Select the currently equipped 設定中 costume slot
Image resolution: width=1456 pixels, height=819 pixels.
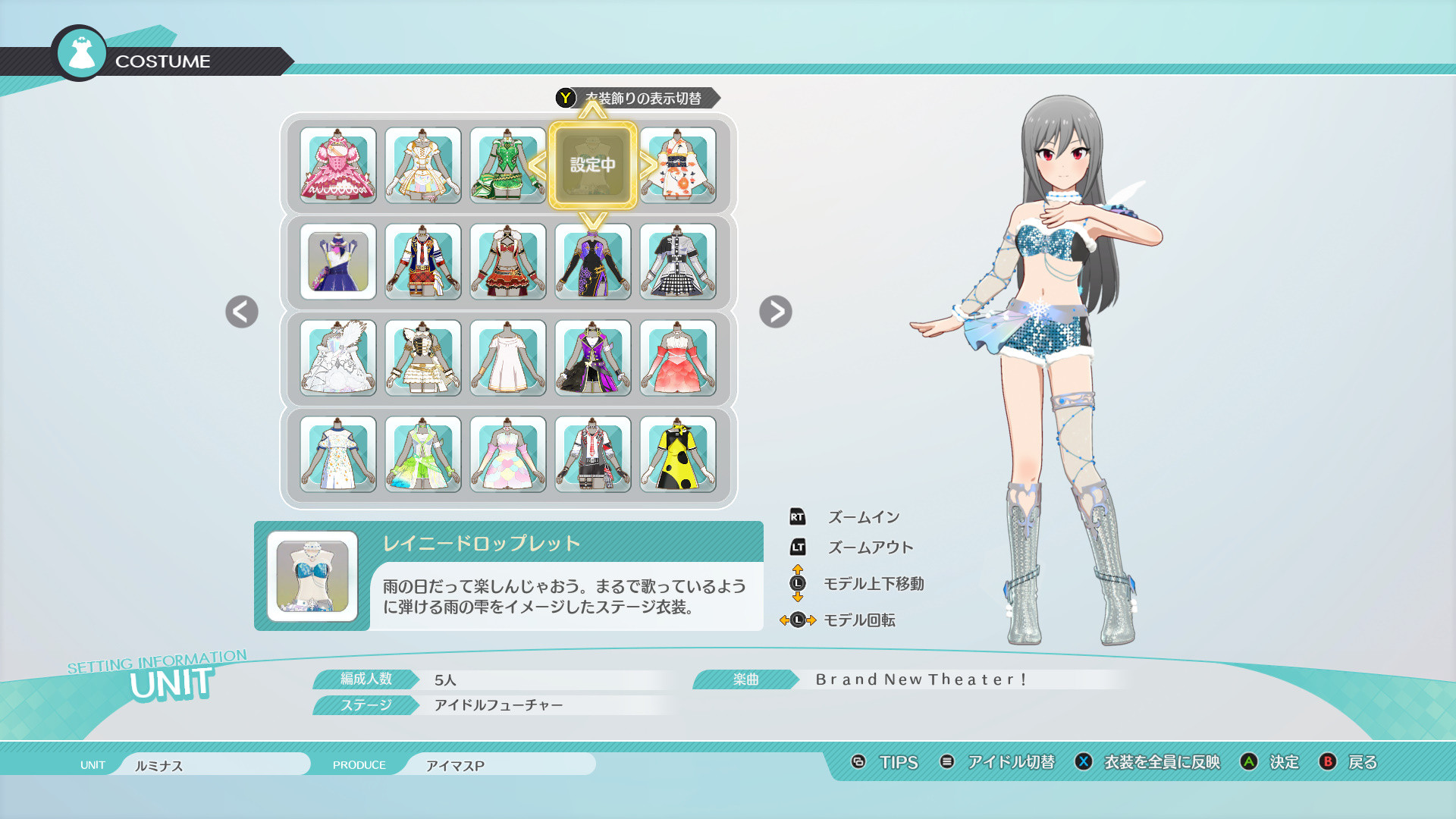click(592, 165)
